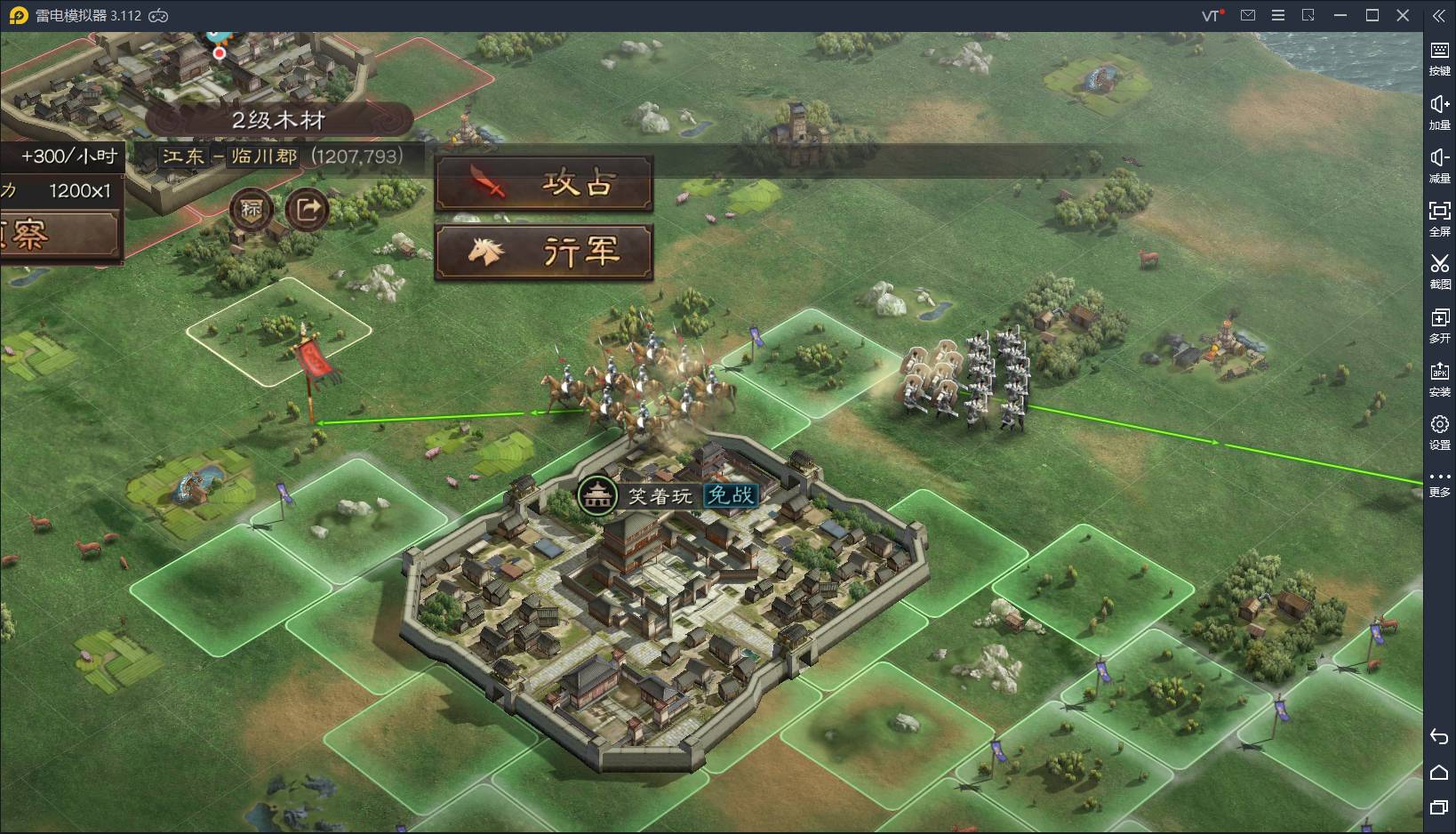Share the tile location via arrow icon
This screenshot has width=1456, height=834.
pos(308,210)
